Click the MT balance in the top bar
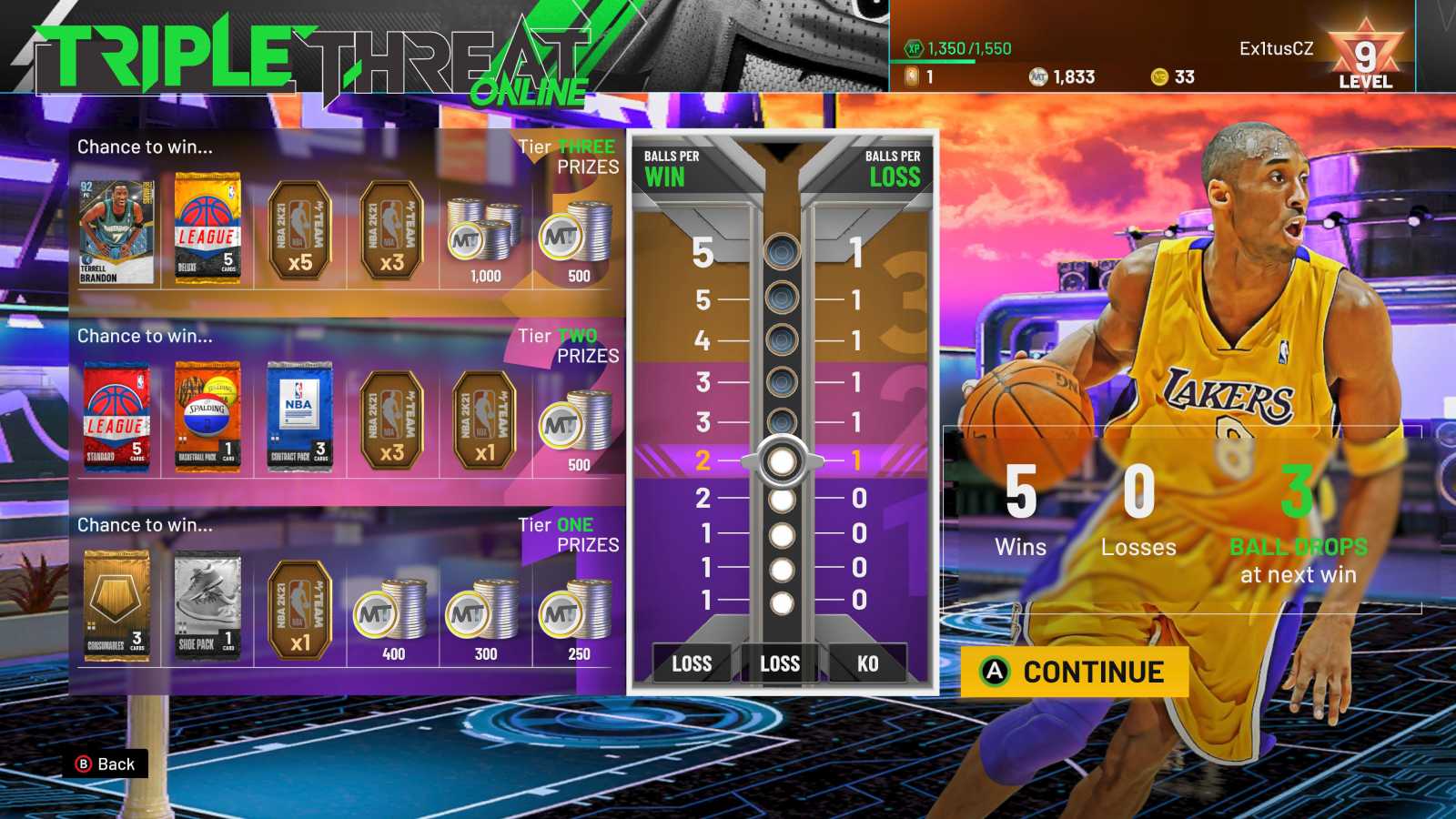Viewport: 1456px width, 819px height. [x=1058, y=77]
